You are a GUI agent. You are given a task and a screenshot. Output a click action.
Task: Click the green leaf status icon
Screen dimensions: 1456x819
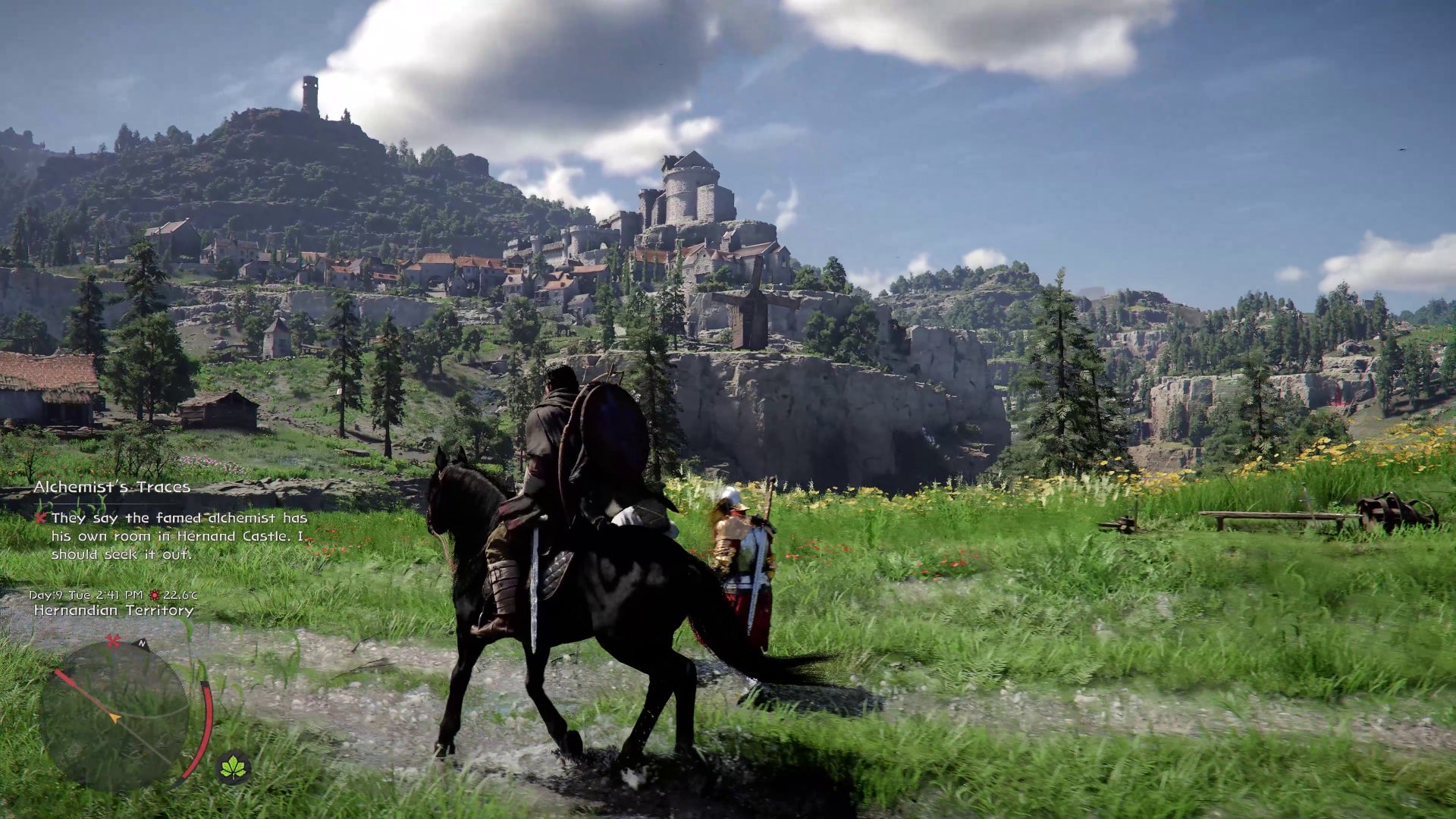pos(234,768)
